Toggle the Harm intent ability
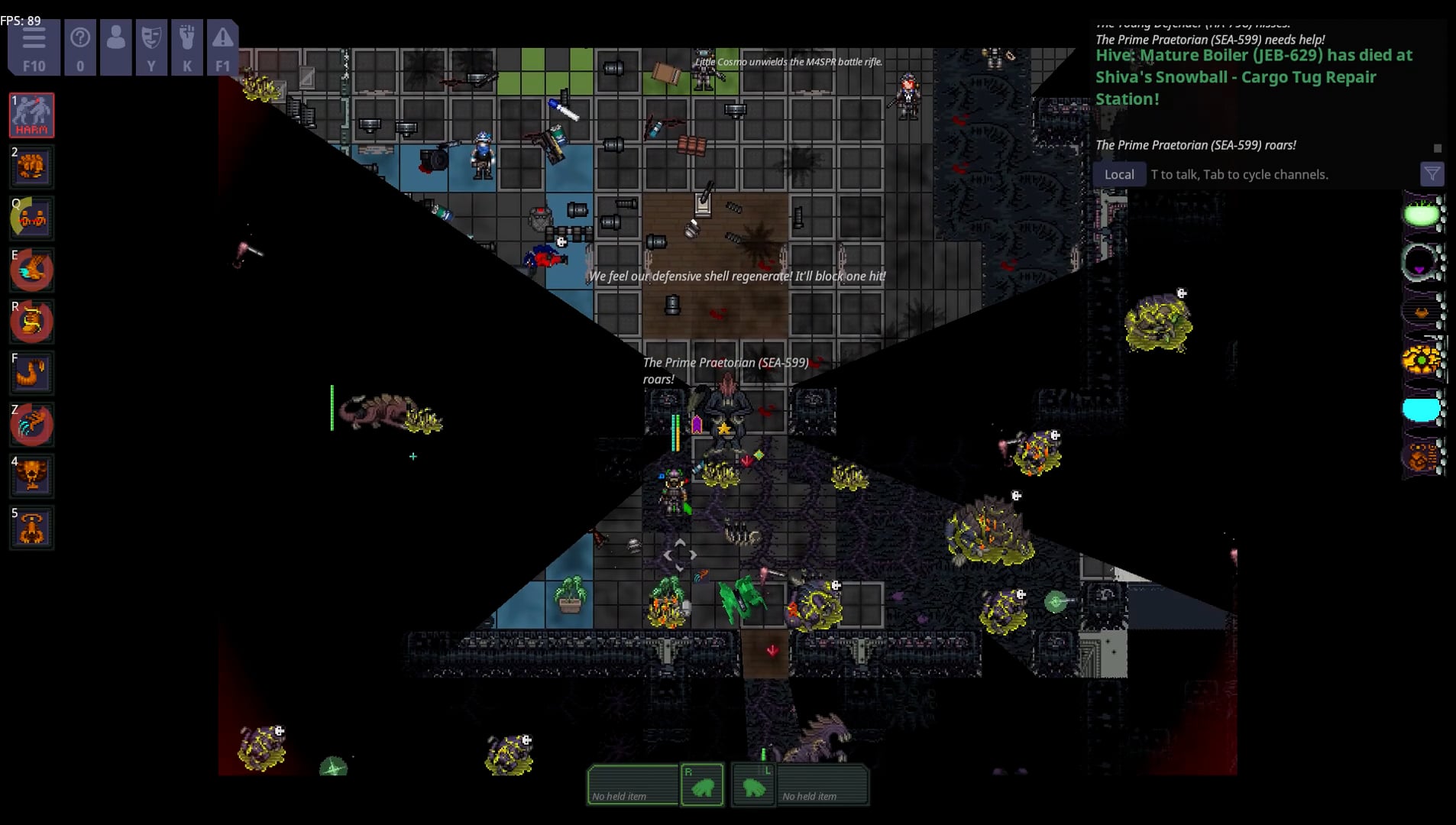1456x825 pixels. (31, 115)
